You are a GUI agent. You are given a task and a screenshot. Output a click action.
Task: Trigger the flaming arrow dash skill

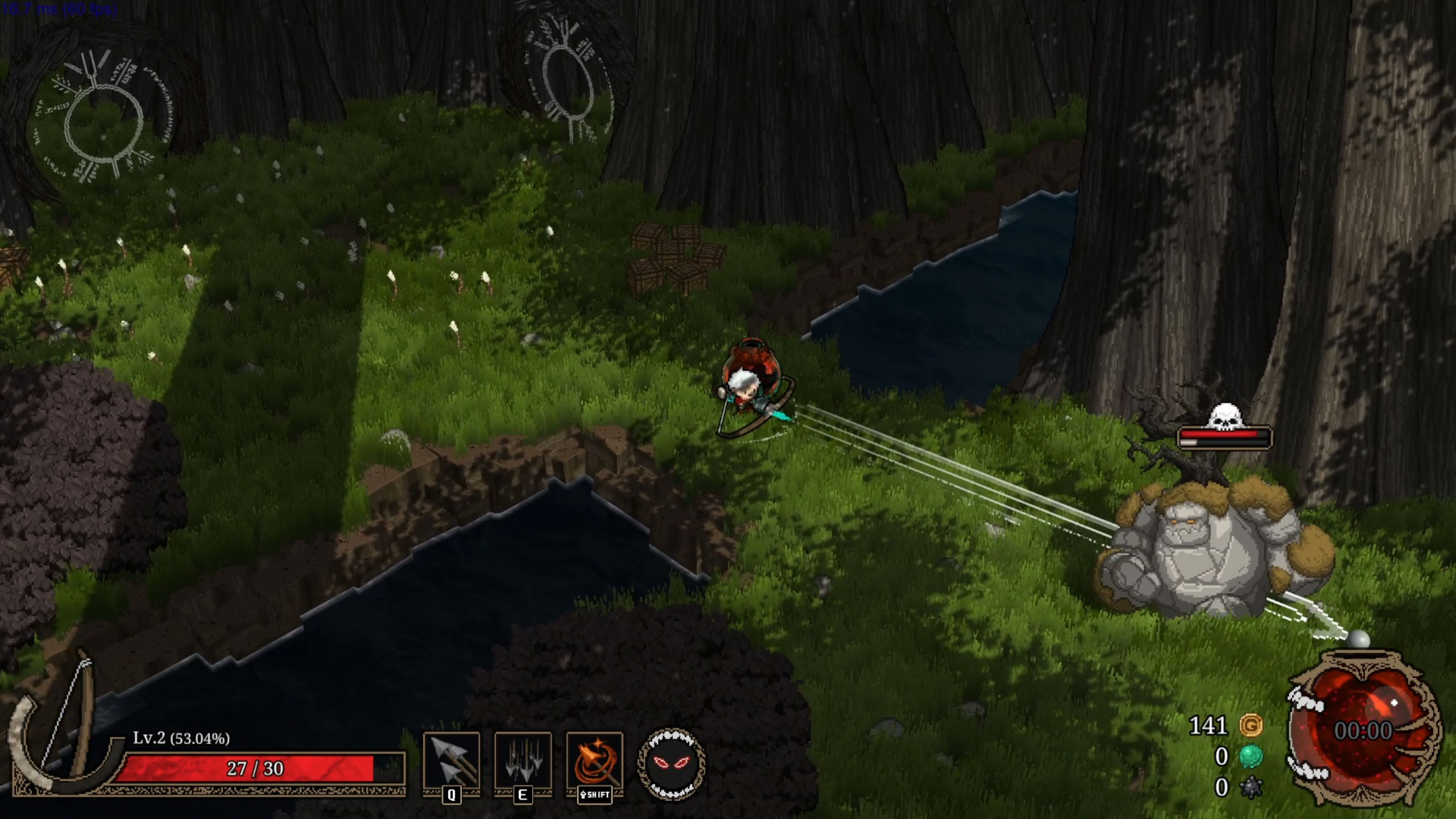point(594,760)
